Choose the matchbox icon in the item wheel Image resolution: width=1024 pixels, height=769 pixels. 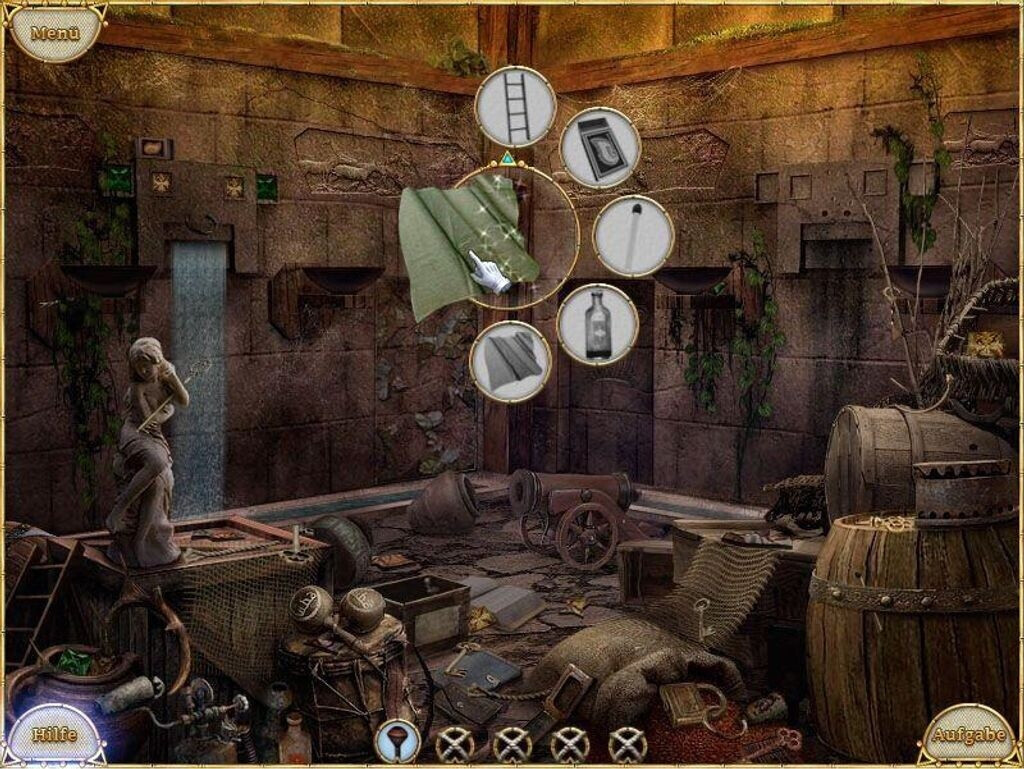(x=600, y=148)
